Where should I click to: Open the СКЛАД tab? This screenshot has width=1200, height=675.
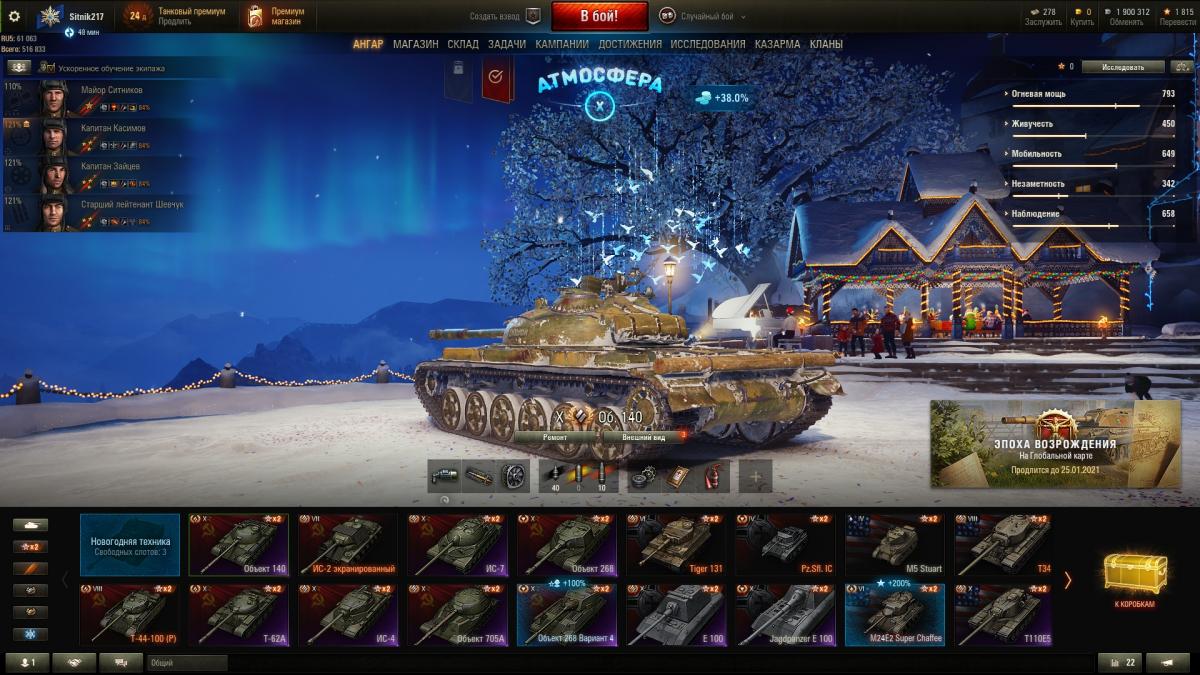463,44
